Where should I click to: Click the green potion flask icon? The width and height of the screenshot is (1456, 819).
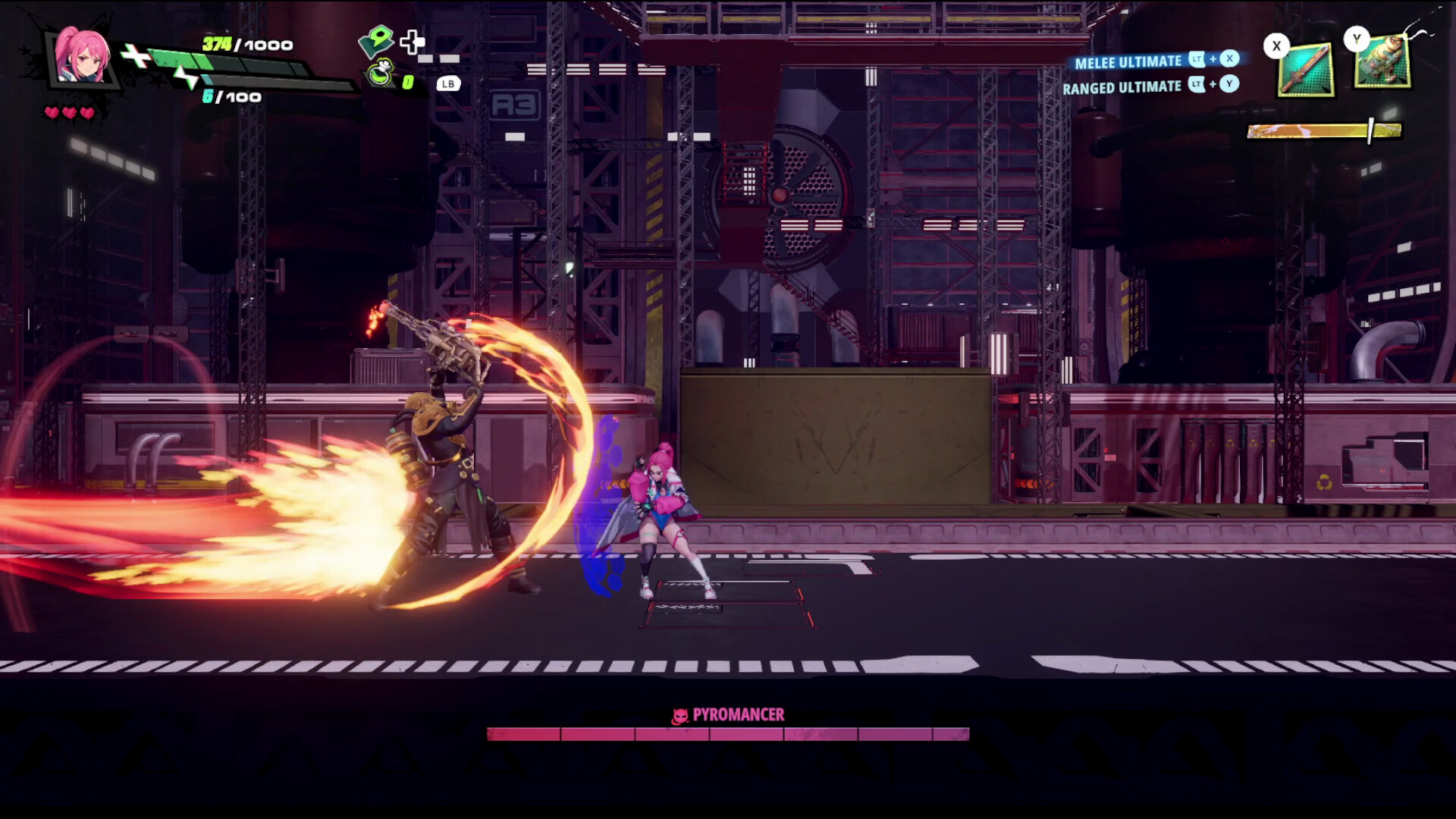pyautogui.click(x=381, y=75)
